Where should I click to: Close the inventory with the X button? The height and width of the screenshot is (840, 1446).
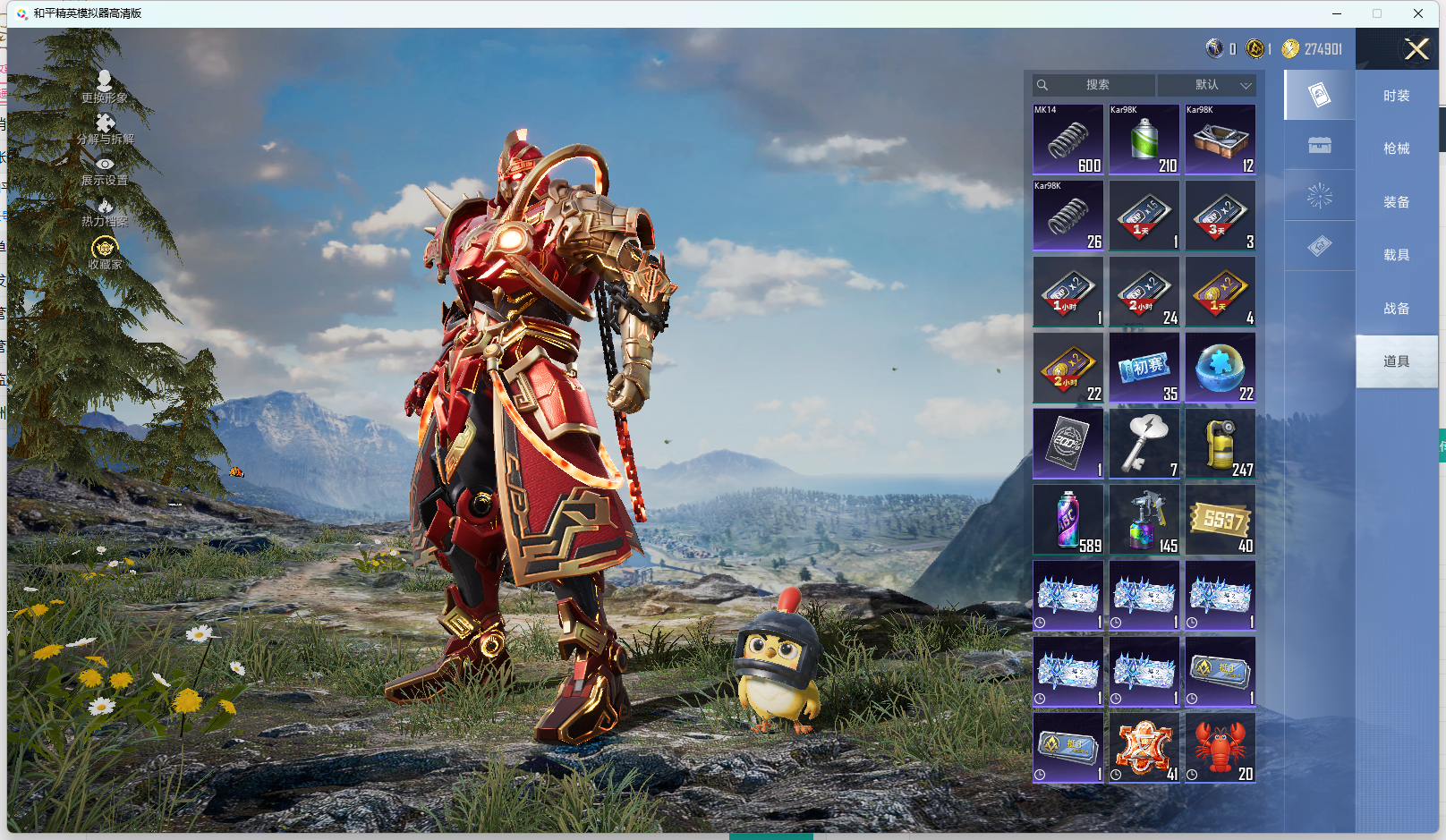[1416, 49]
